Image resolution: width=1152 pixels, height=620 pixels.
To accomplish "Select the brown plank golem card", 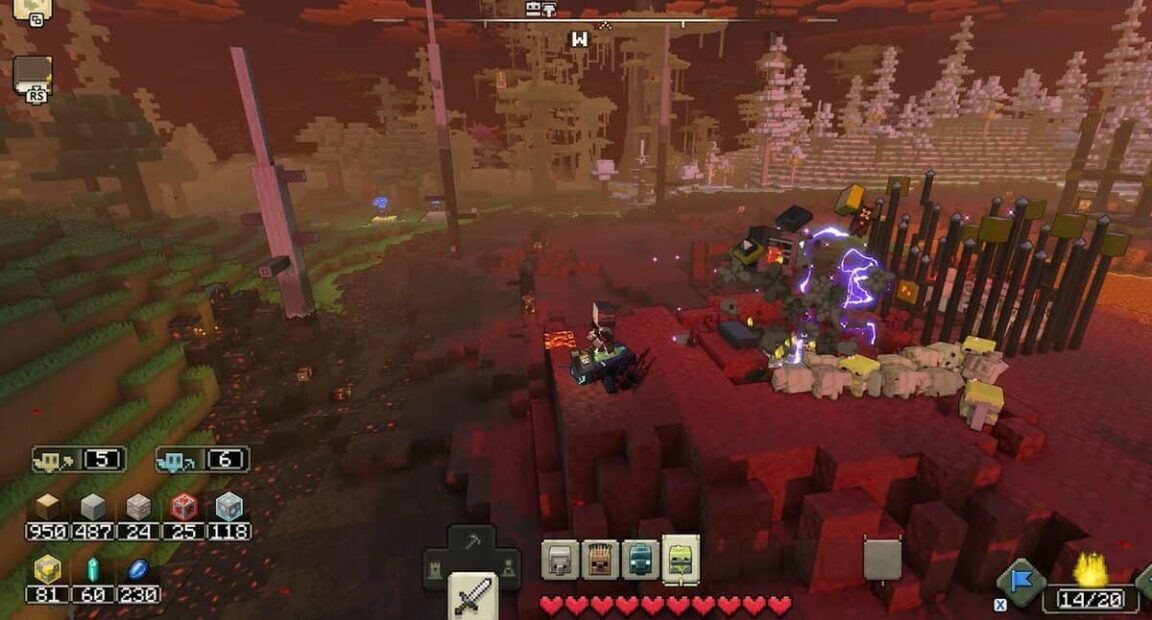I will 600,559.
